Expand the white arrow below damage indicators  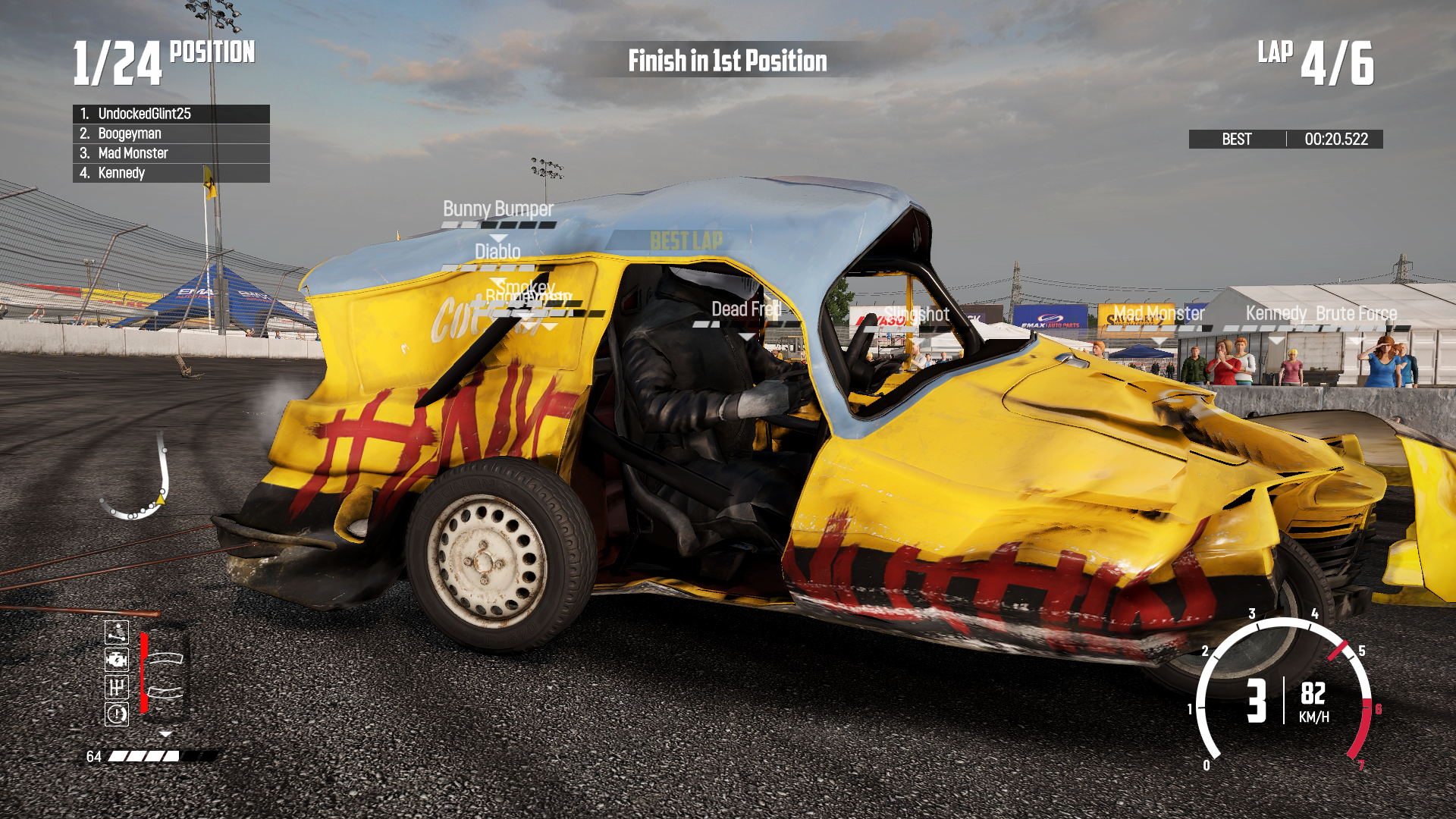pos(165,733)
